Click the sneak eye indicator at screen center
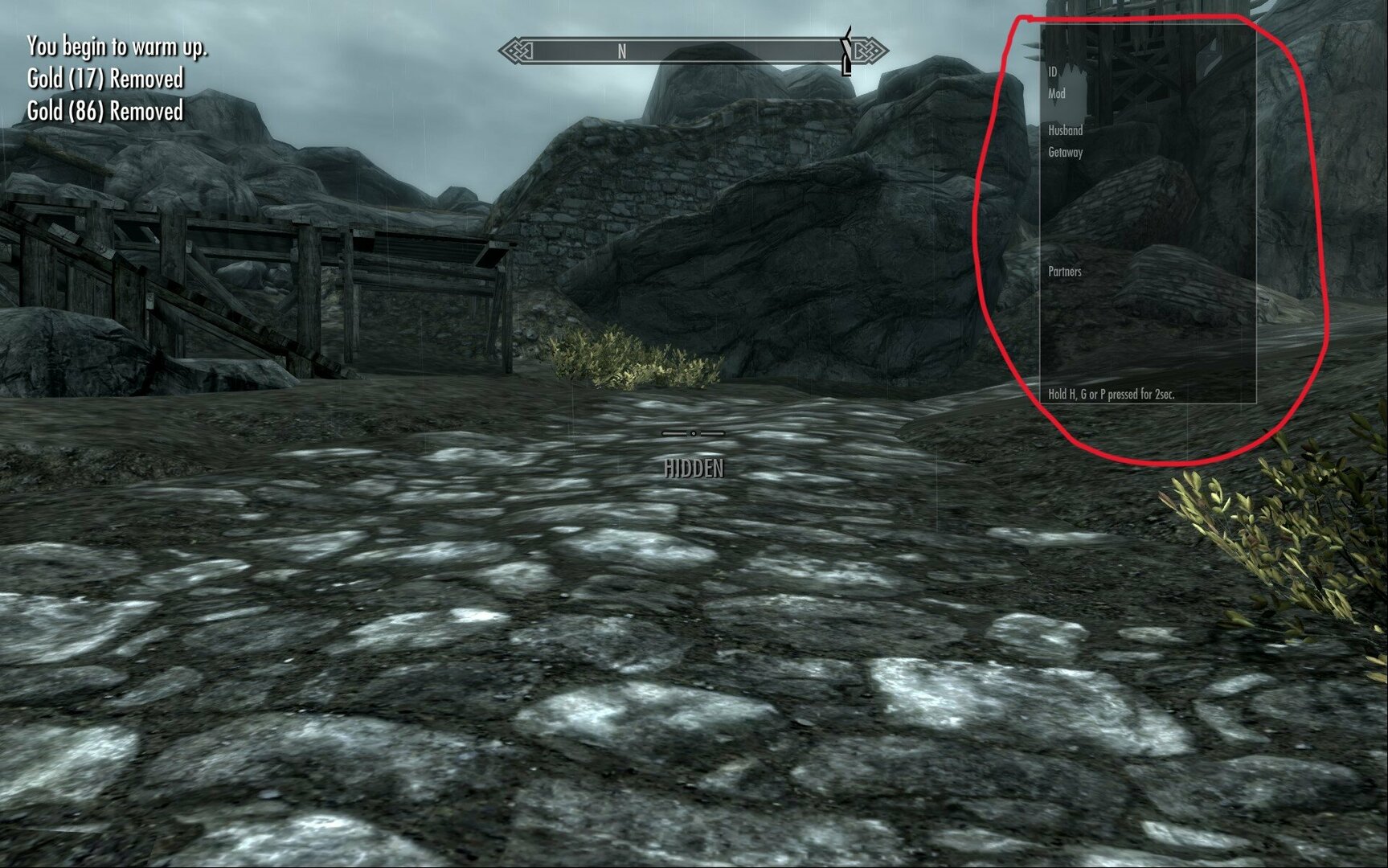 [x=693, y=433]
